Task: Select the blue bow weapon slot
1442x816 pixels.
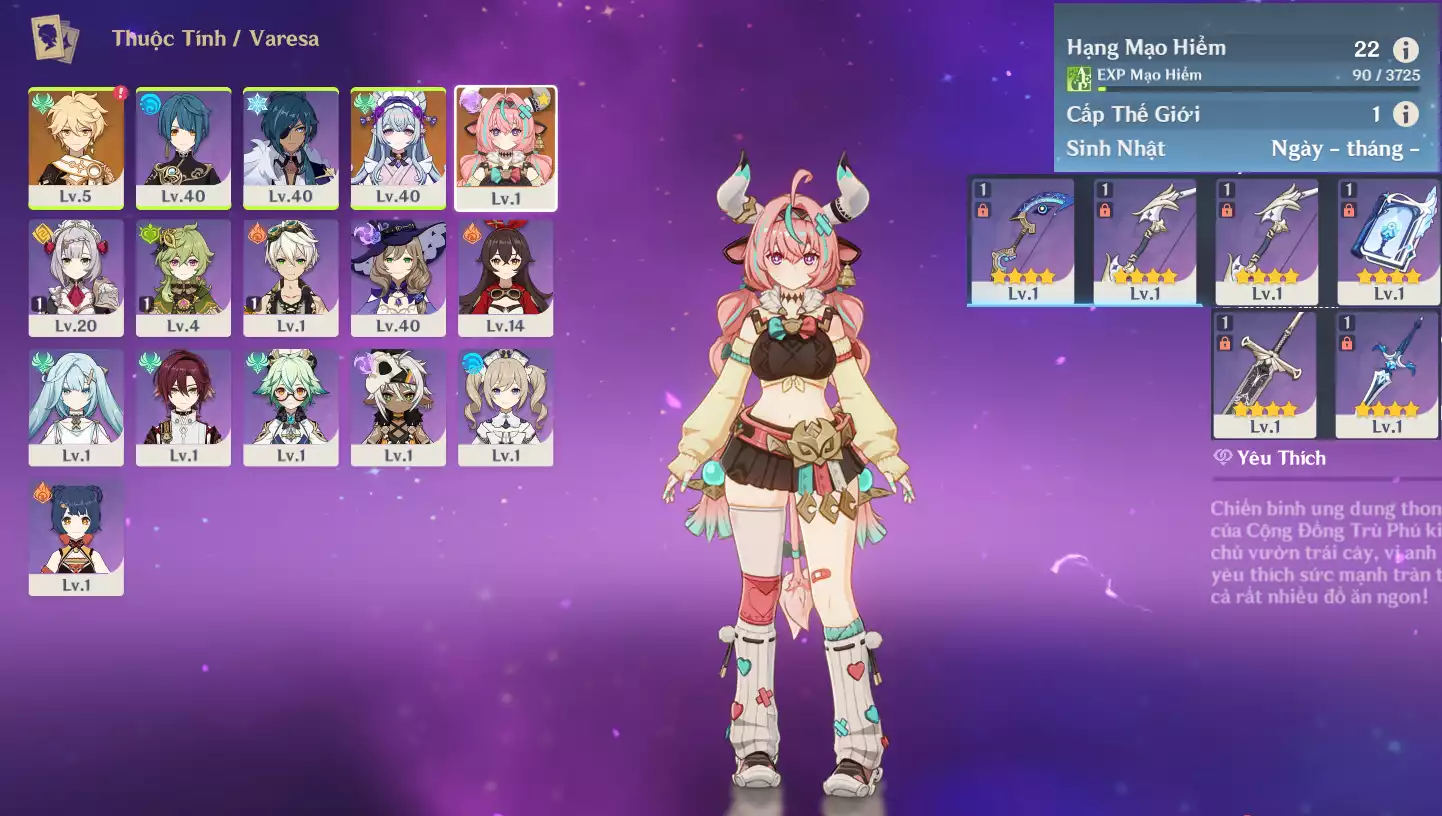Action: pos(1022,240)
